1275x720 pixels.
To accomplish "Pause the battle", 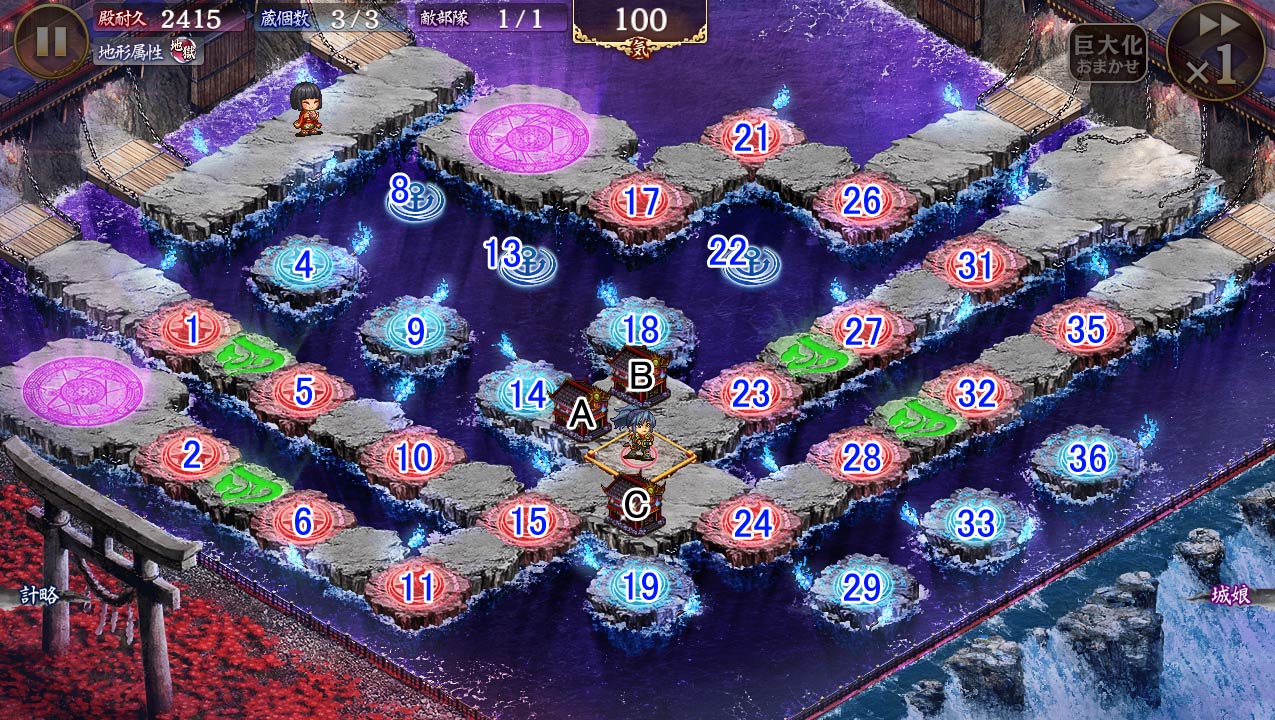I will click(x=50, y=41).
